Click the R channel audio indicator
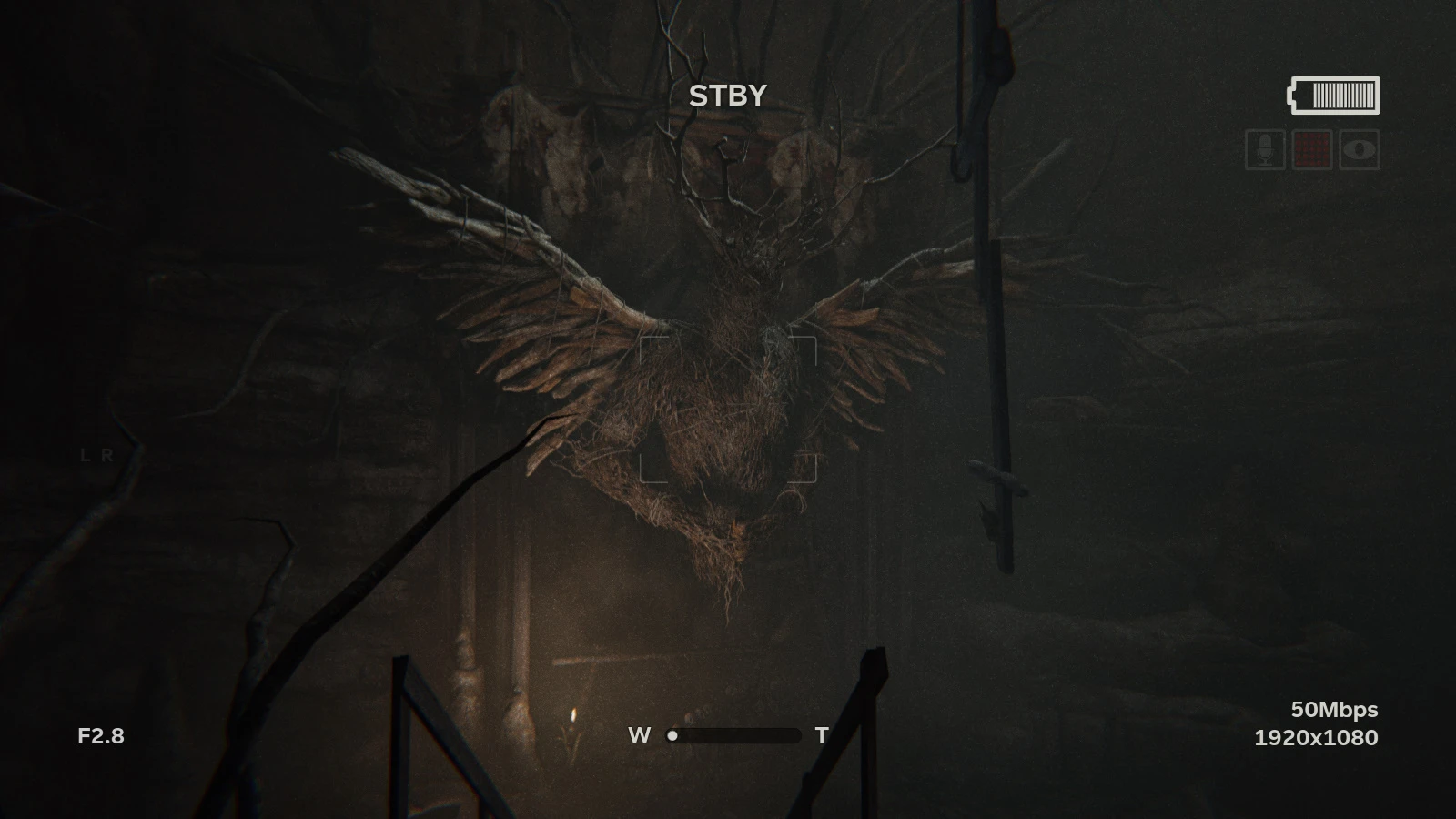The width and height of the screenshot is (1456, 819). coord(107,455)
